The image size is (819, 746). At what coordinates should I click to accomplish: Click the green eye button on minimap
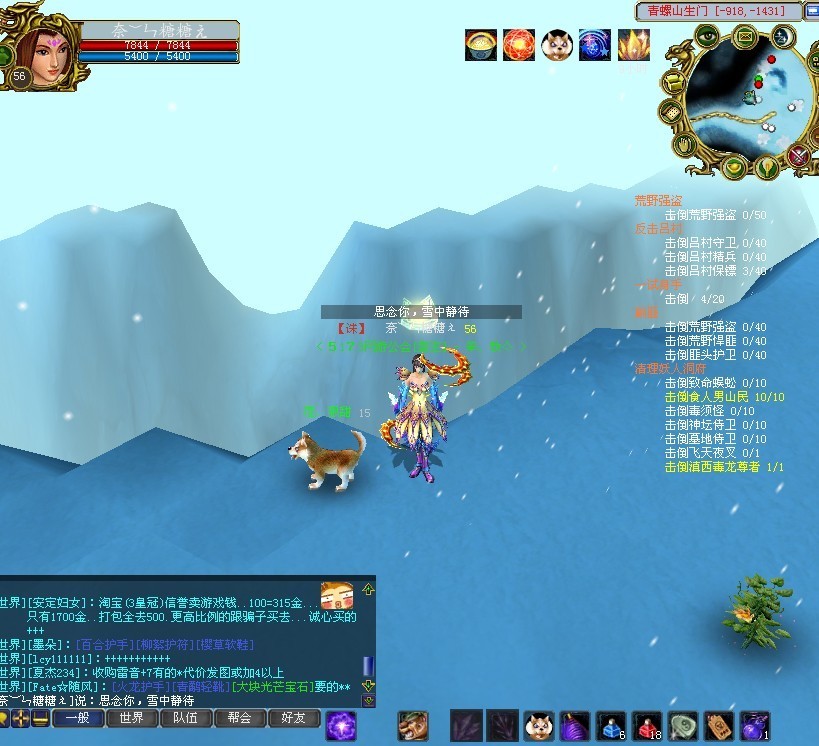(x=707, y=36)
